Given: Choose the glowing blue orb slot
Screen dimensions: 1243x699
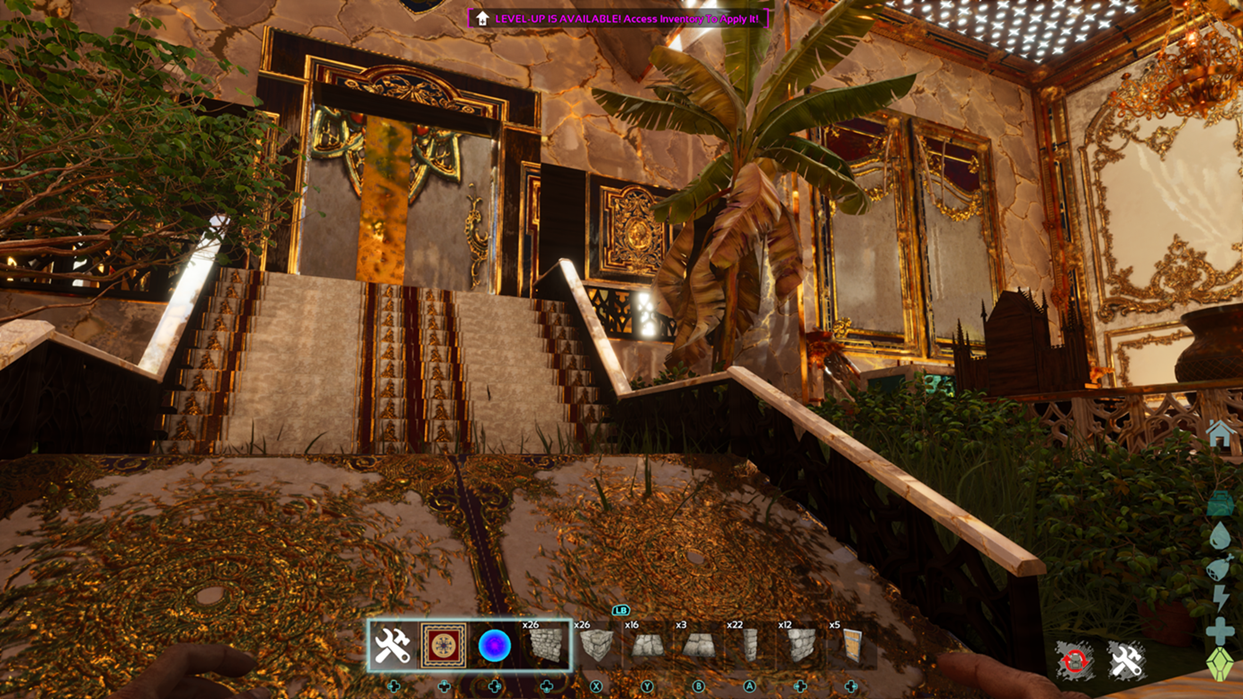Looking at the screenshot, I should tap(494, 646).
